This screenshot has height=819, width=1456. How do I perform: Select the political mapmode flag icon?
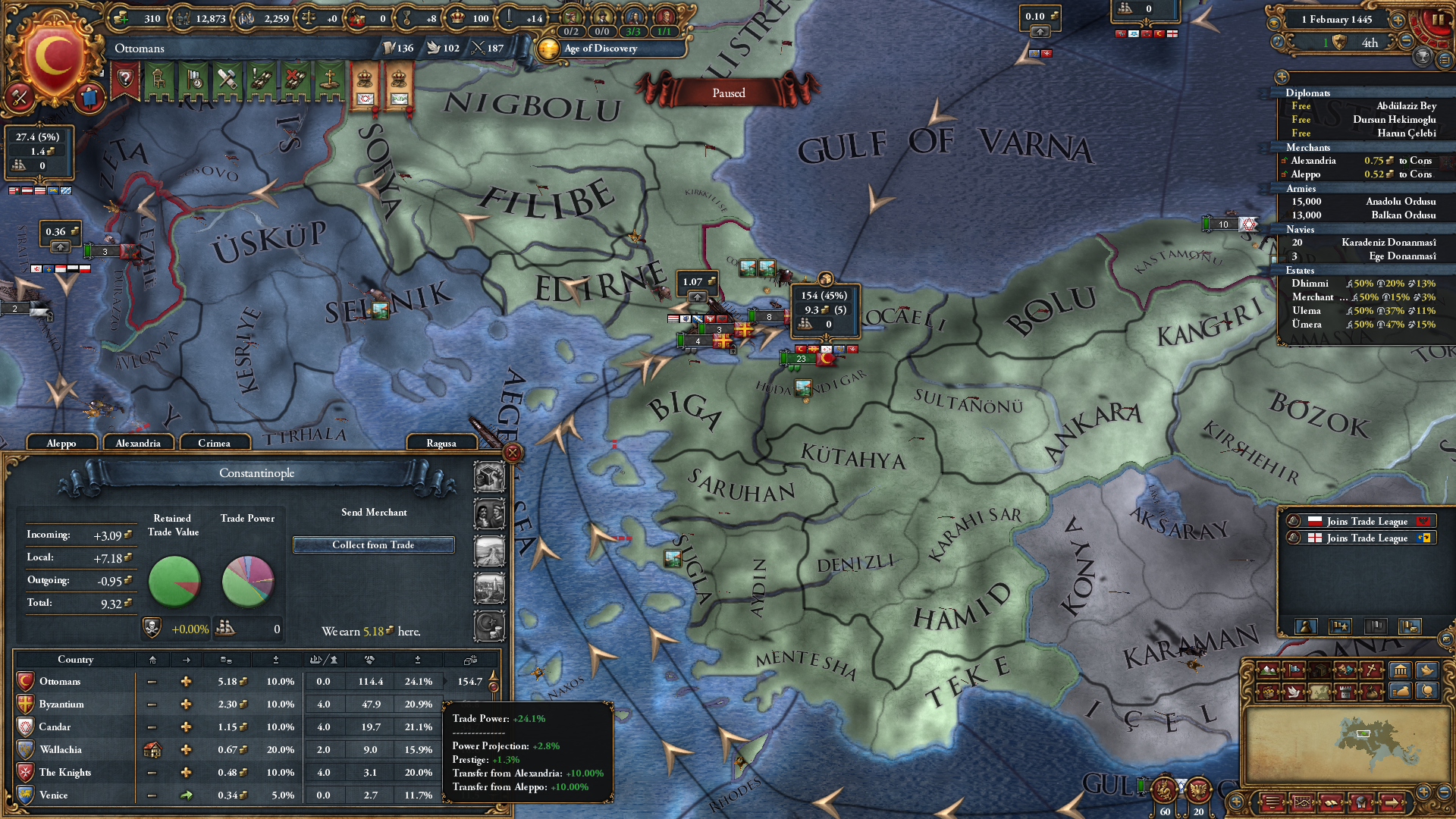click(x=1294, y=670)
